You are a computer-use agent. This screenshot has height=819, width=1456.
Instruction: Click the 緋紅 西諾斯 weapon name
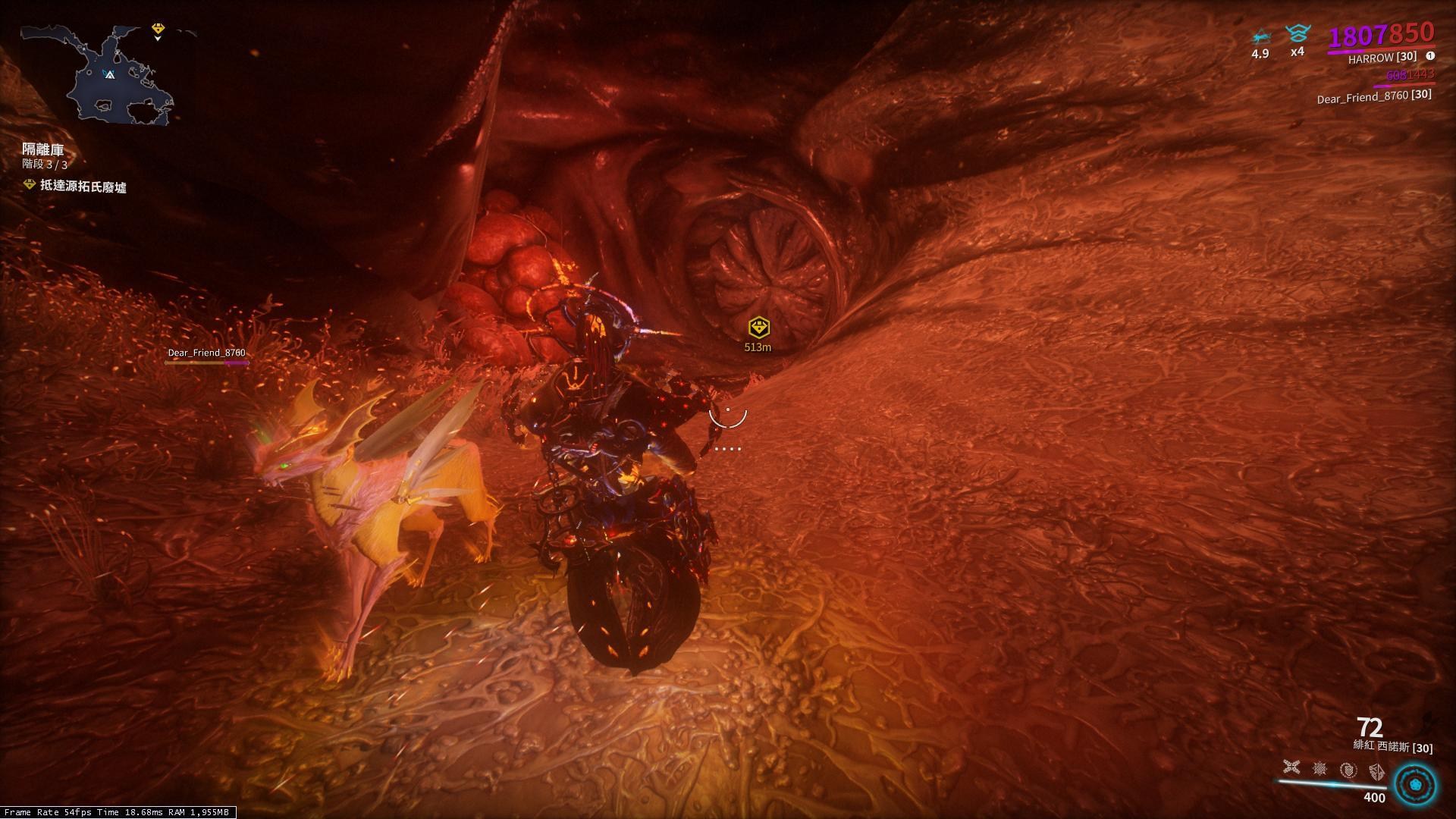(x=1392, y=747)
